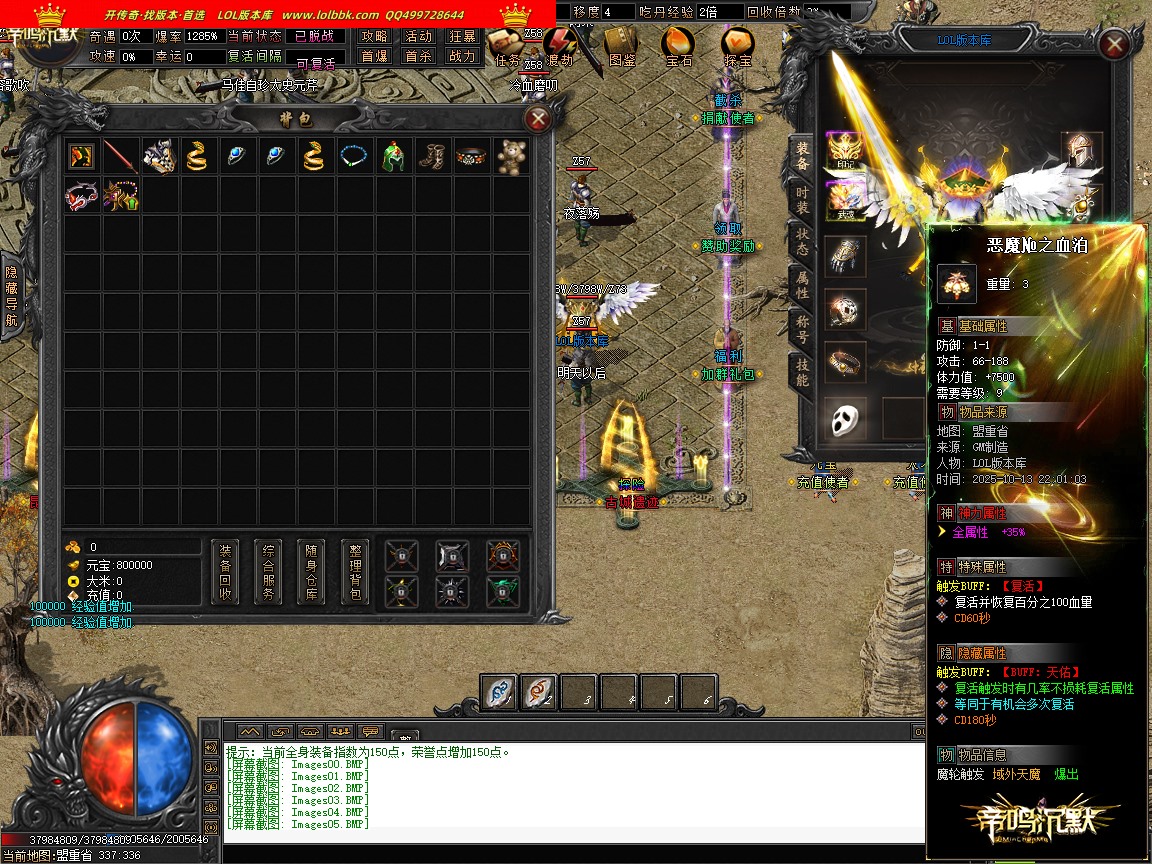Open the 活动 events button

click(x=418, y=36)
